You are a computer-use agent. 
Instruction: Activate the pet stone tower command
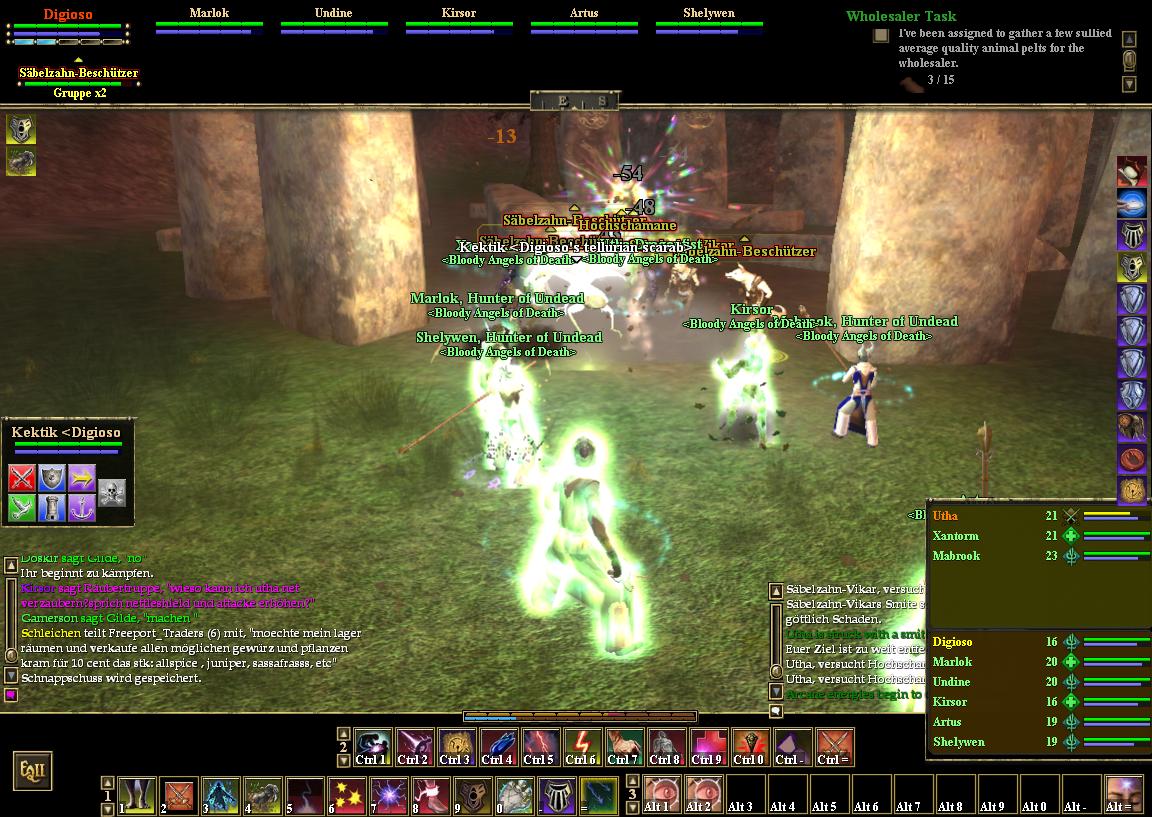[x=52, y=508]
